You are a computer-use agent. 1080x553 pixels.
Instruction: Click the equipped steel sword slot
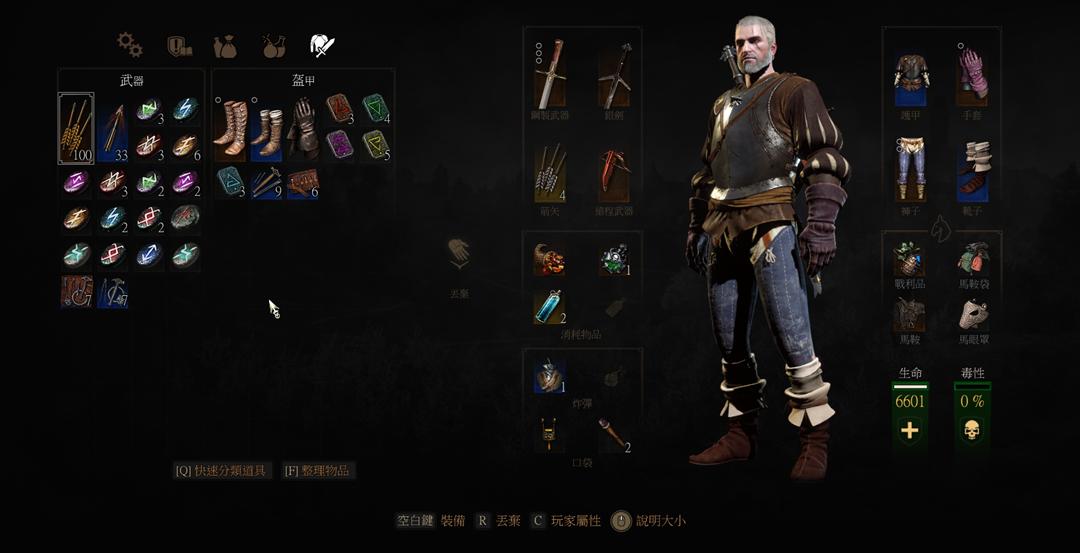click(x=549, y=75)
